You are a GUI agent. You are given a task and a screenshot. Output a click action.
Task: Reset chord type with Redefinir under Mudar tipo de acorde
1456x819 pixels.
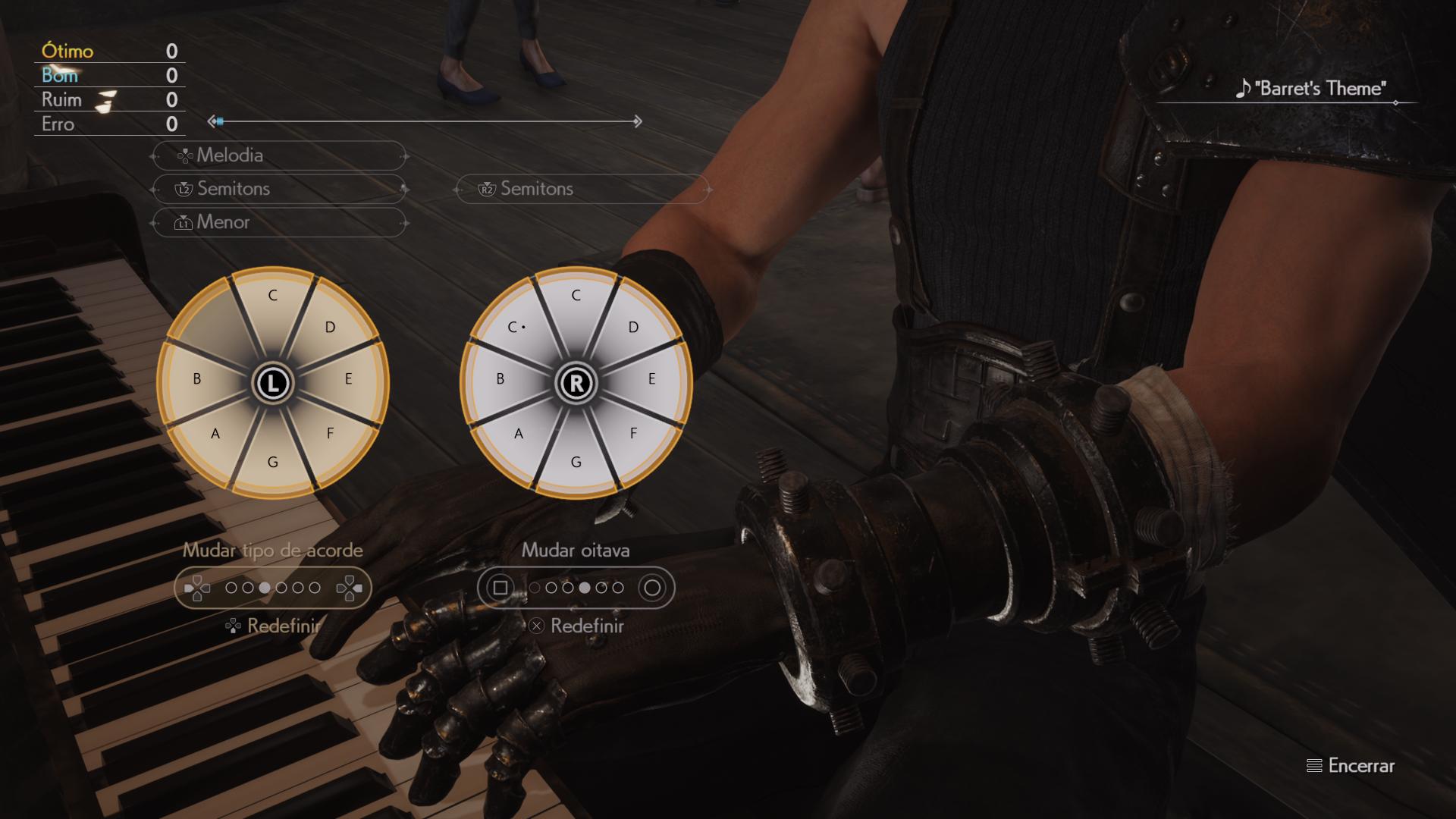273,626
